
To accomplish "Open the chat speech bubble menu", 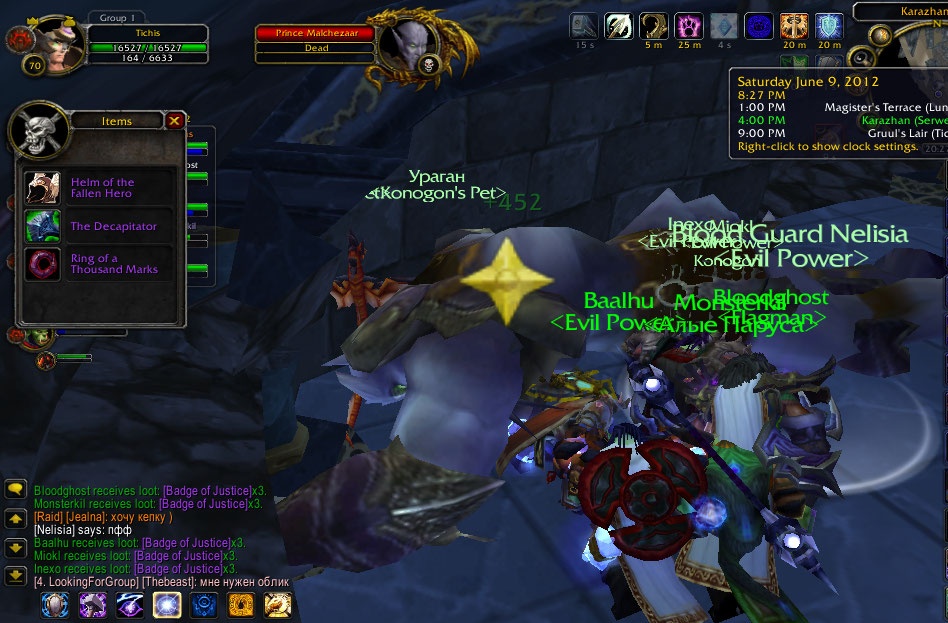I will [x=15, y=489].
